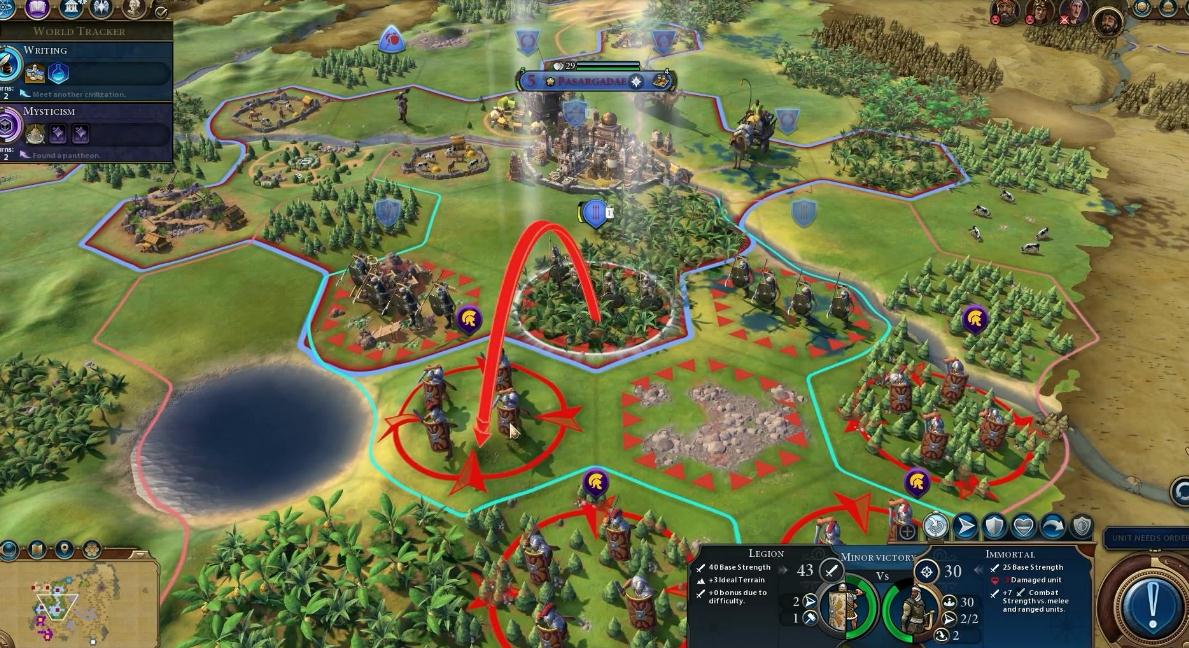1189x648 pixels.
Task: Open the Religion screen icon
Action: point(102,11)
